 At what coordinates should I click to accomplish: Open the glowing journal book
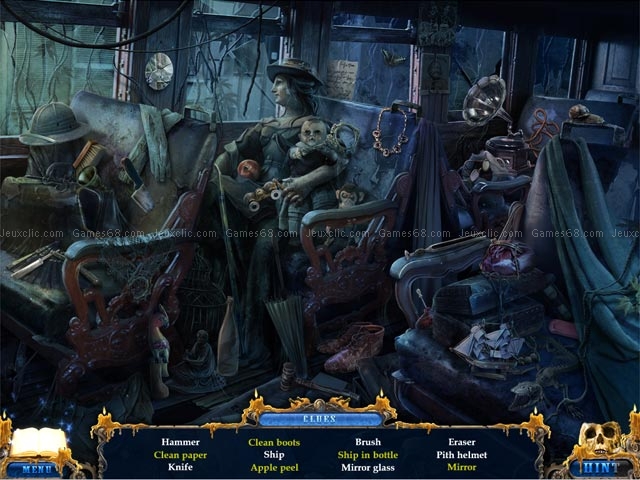coord(39,442)
